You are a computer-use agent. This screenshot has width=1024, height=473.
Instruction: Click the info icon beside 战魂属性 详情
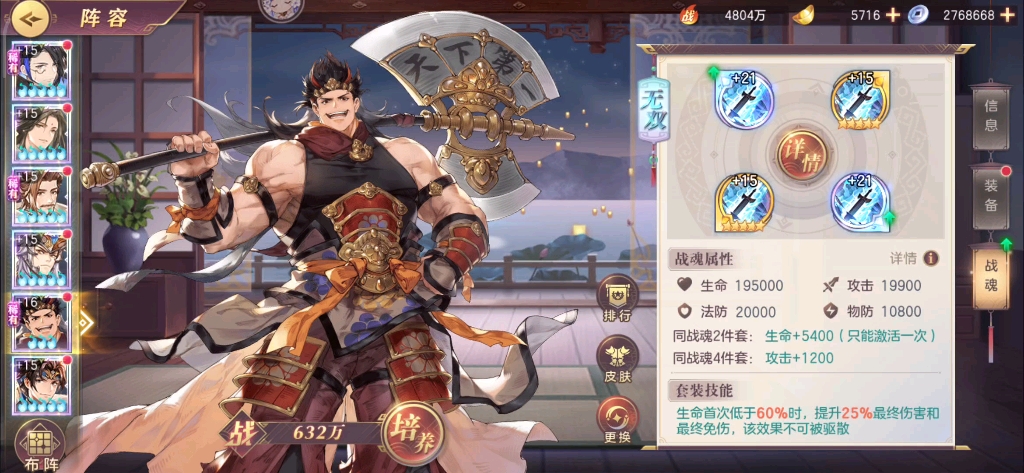[x=931, y=258]
